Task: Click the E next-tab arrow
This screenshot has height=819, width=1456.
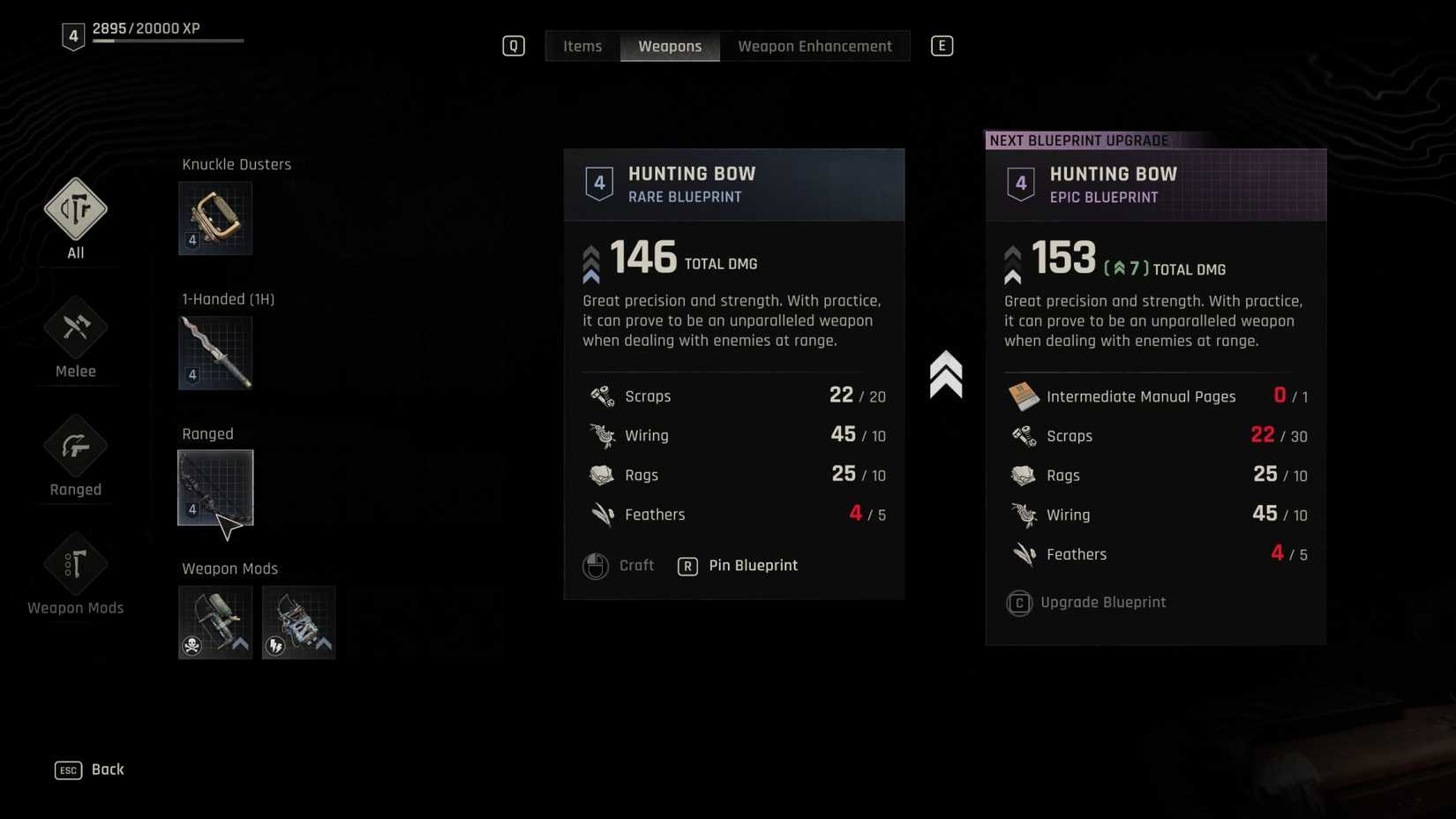Action: 942,45
